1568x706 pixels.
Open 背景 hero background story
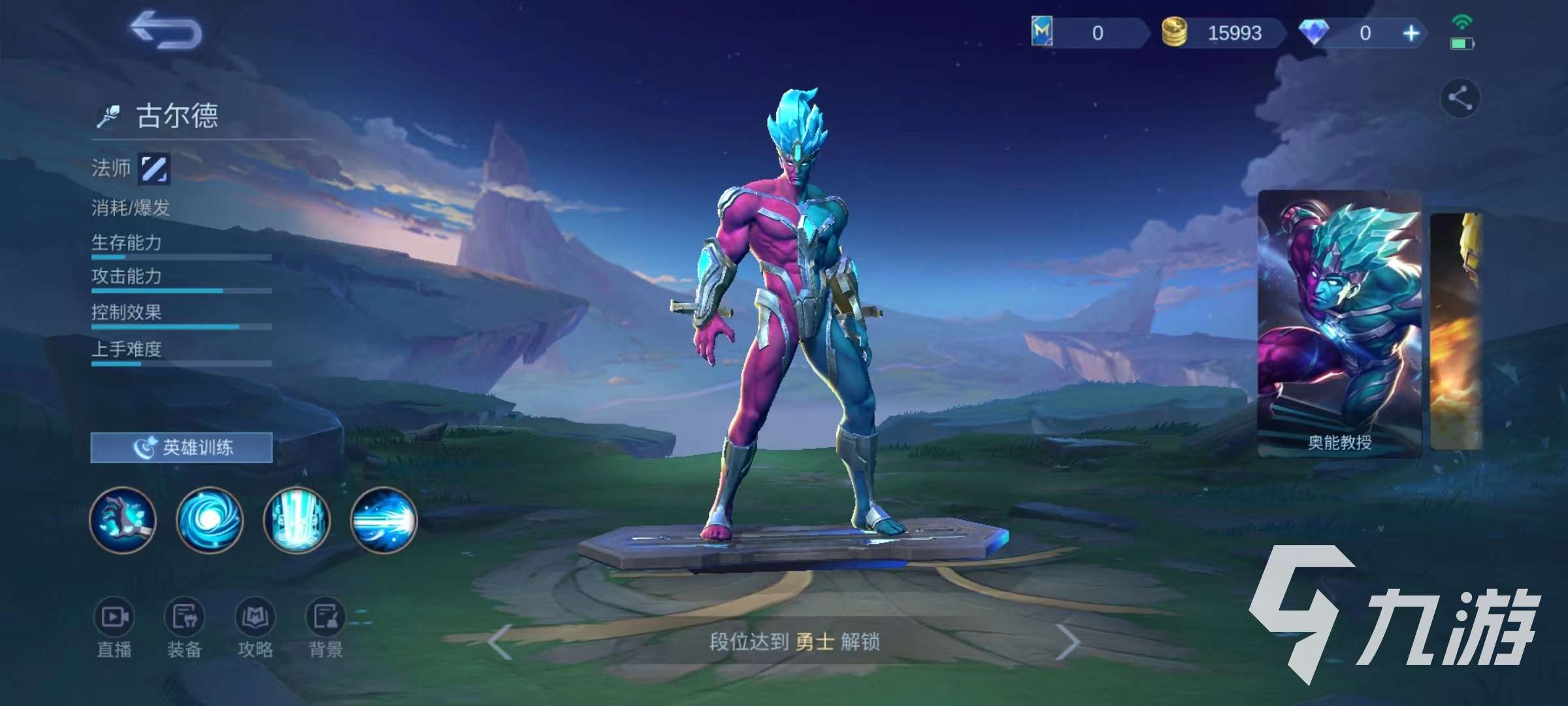tap(325, 626)
